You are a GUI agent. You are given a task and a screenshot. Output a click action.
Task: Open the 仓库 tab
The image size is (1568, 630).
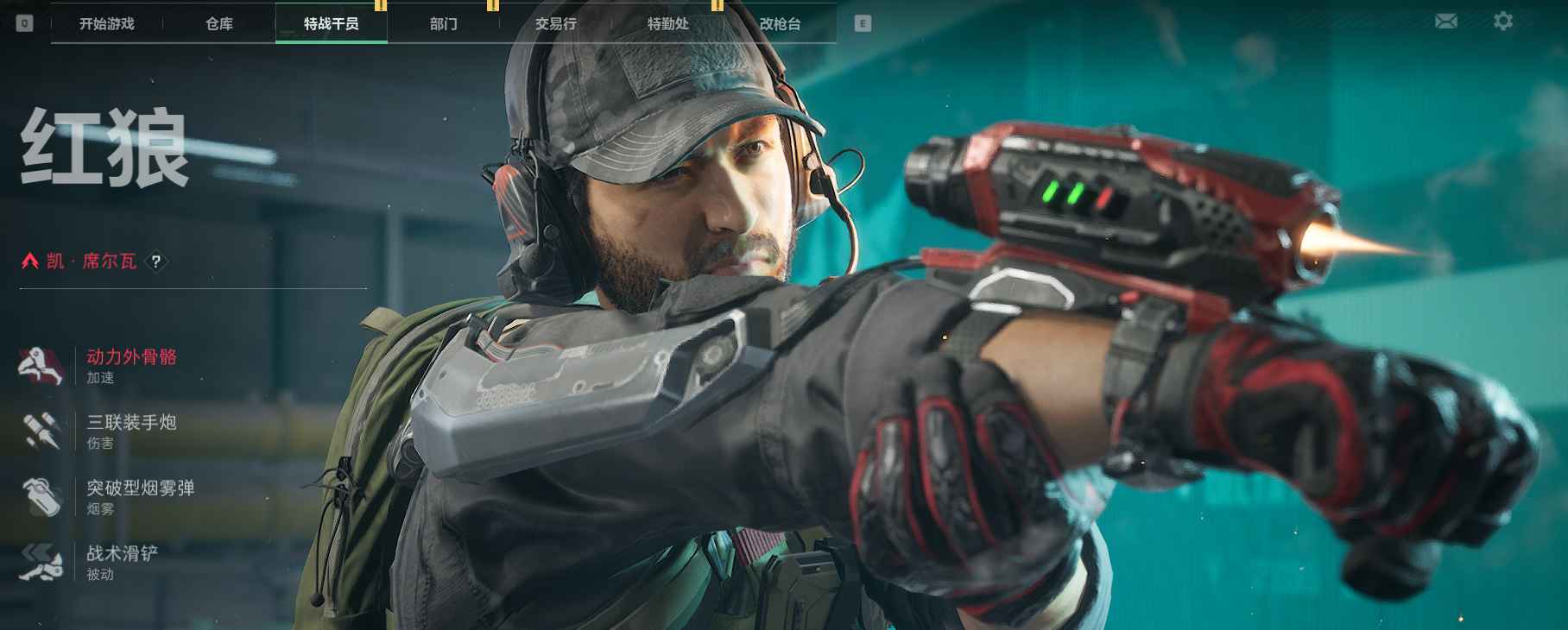point(219,23)
